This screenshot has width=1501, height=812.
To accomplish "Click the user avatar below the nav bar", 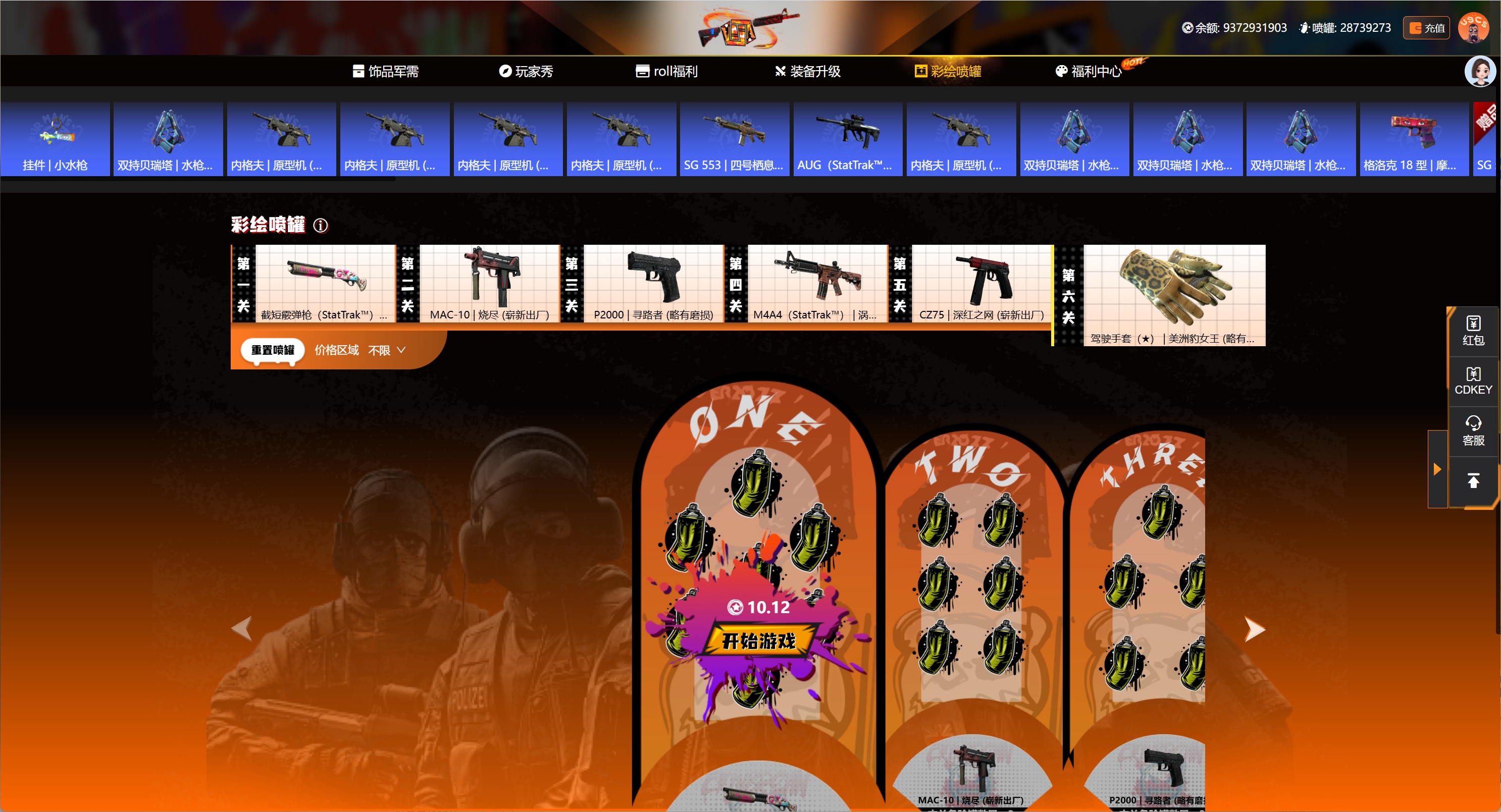I will [1481, 71].
